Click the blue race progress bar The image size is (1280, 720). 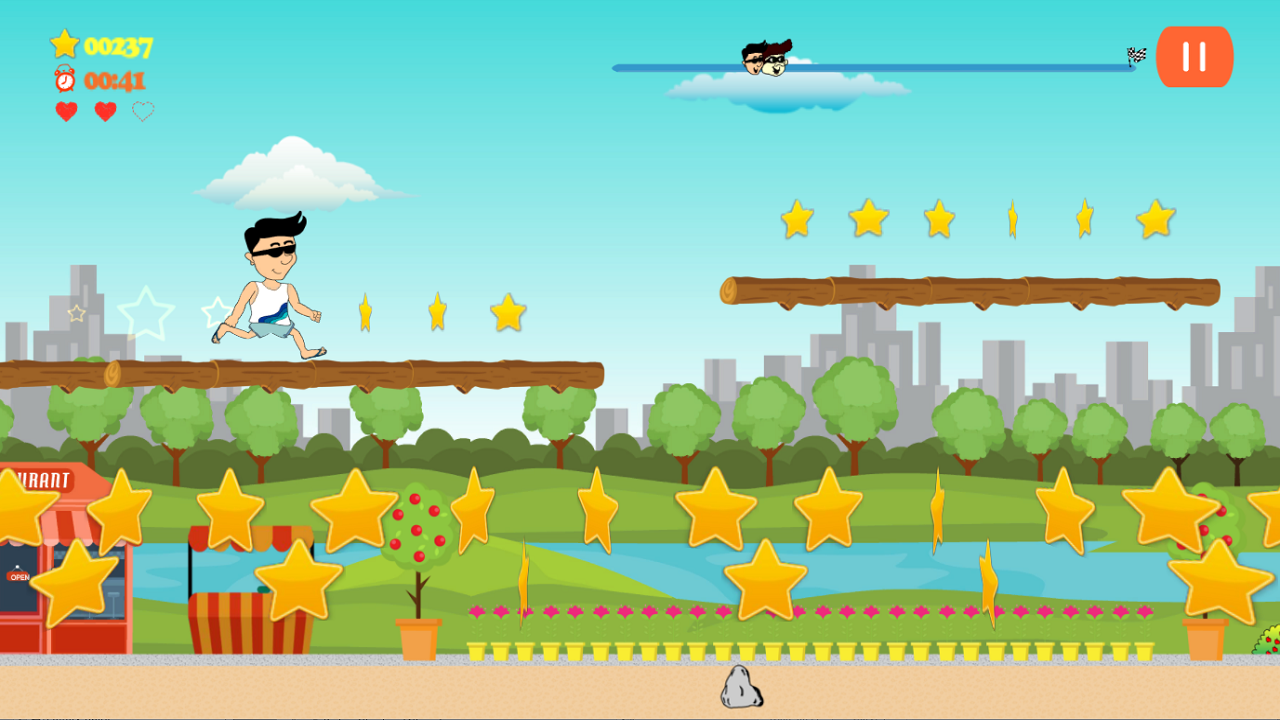[x=950, y=65]
